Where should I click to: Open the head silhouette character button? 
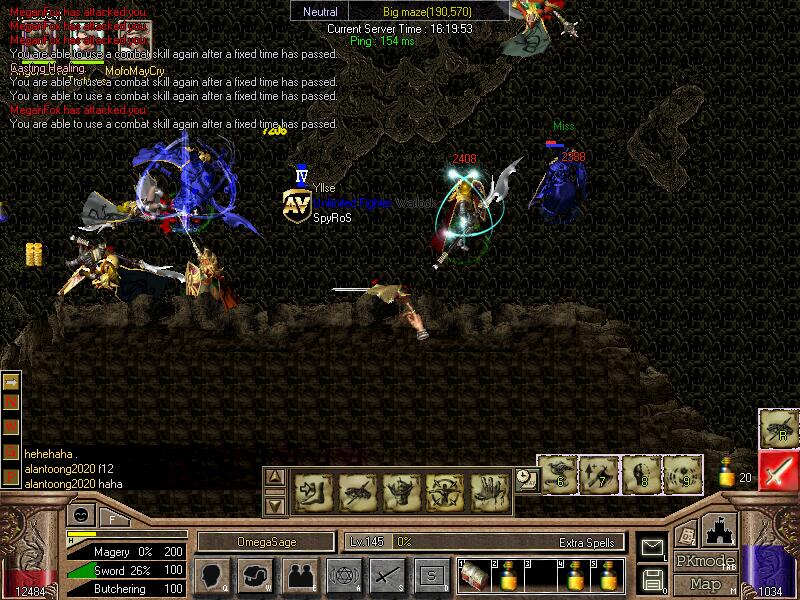212,576
